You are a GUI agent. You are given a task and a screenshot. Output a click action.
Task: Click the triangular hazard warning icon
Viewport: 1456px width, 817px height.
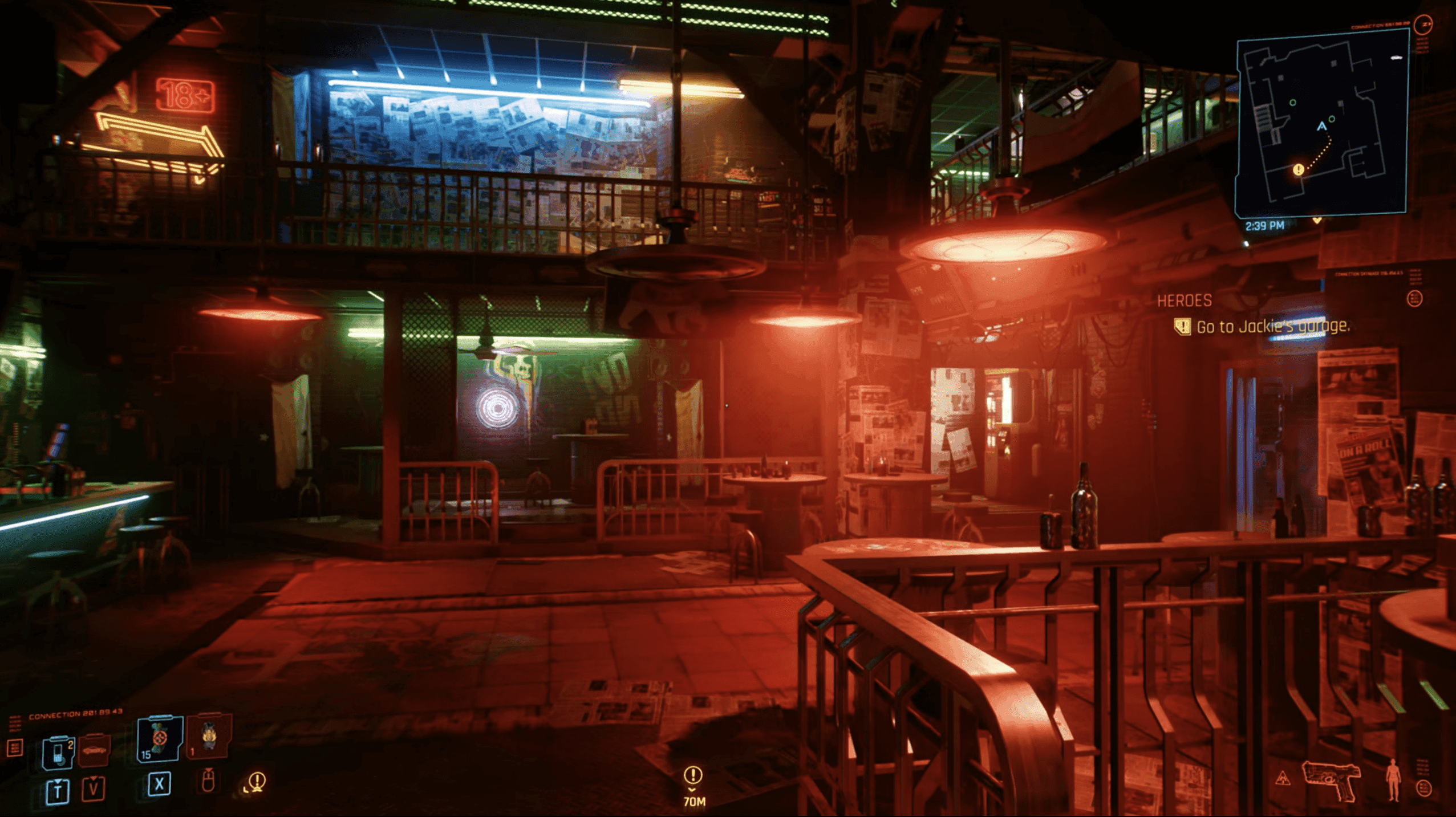click(1283, 778)
